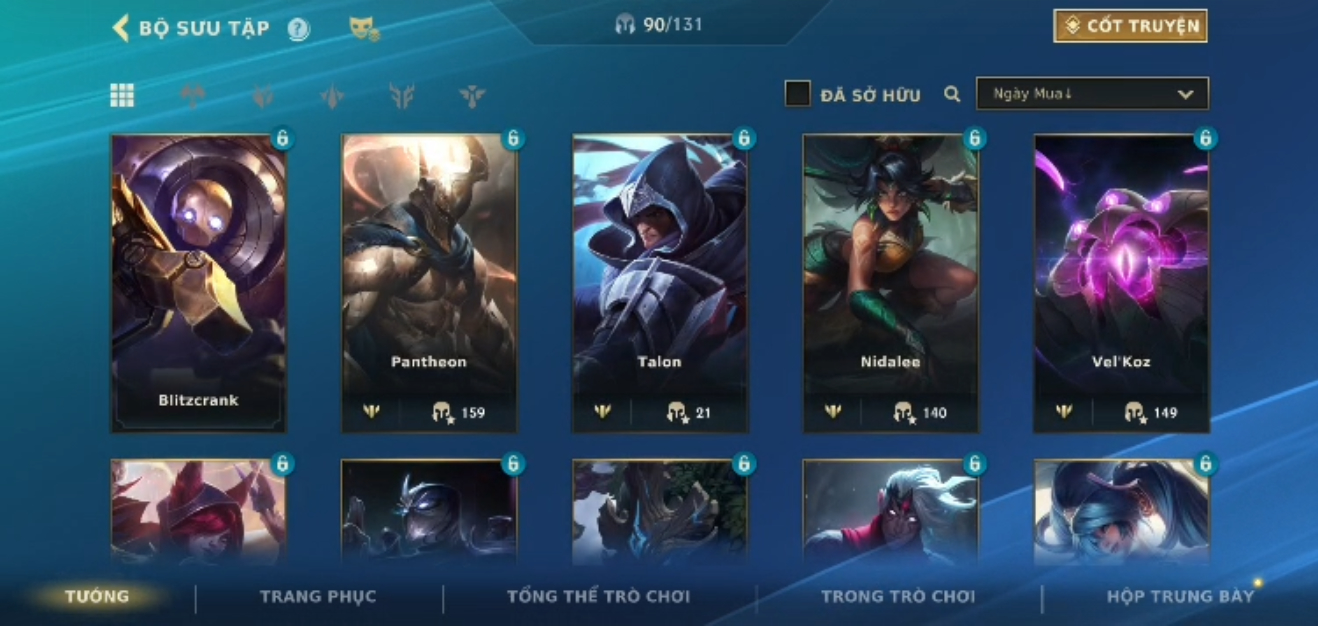Go to the Trong Trò Chơi tab

tap(897, 597)
